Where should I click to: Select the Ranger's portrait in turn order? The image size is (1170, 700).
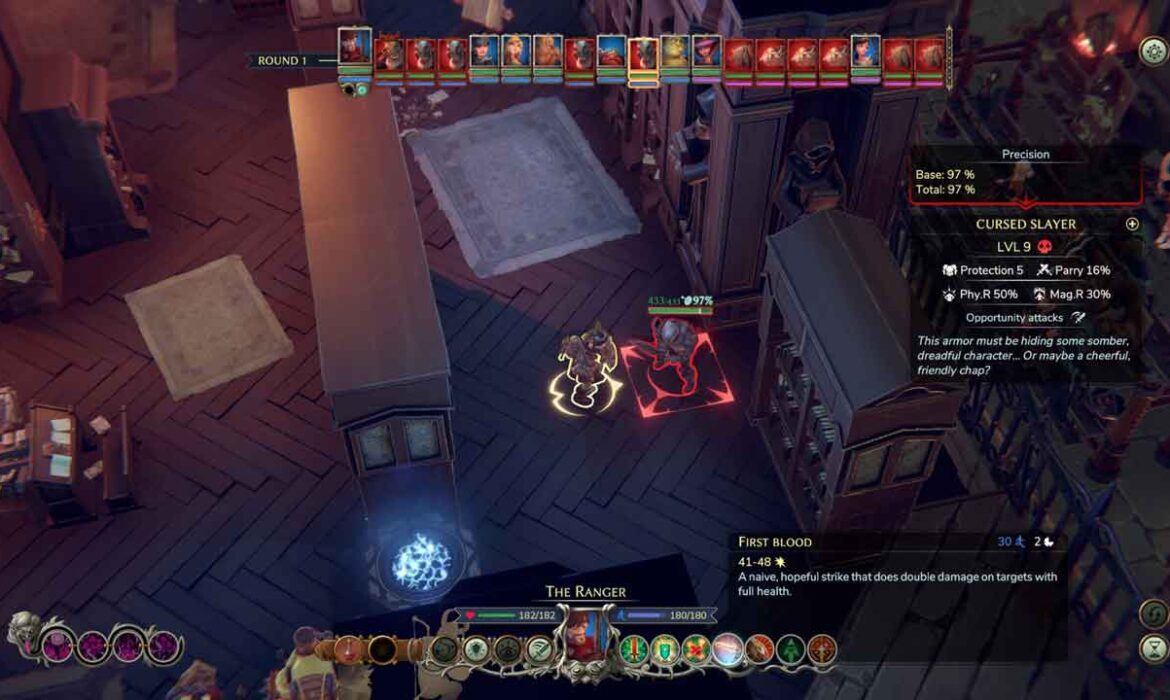point(355,48)
